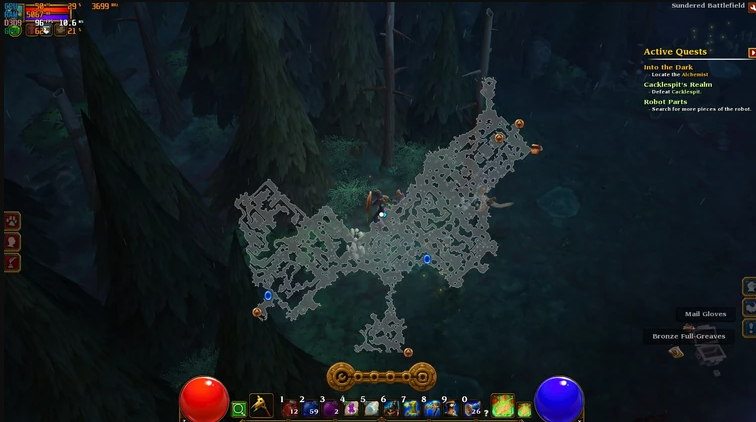This screenshot has height=422, width=756.
Task: Use the red potion in hotbar slot 1
Action: [290, 408]
